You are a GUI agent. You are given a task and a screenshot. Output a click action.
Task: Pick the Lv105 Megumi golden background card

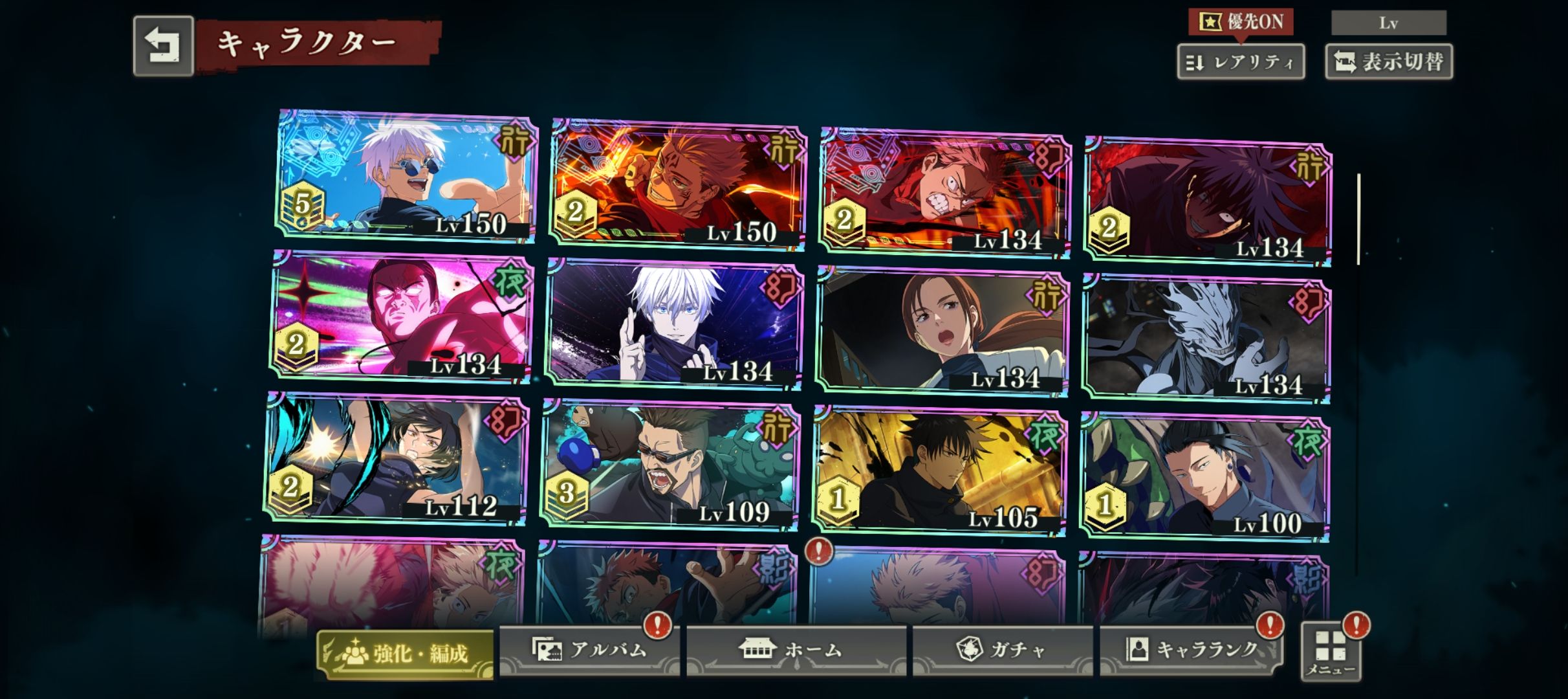[939, 471]
